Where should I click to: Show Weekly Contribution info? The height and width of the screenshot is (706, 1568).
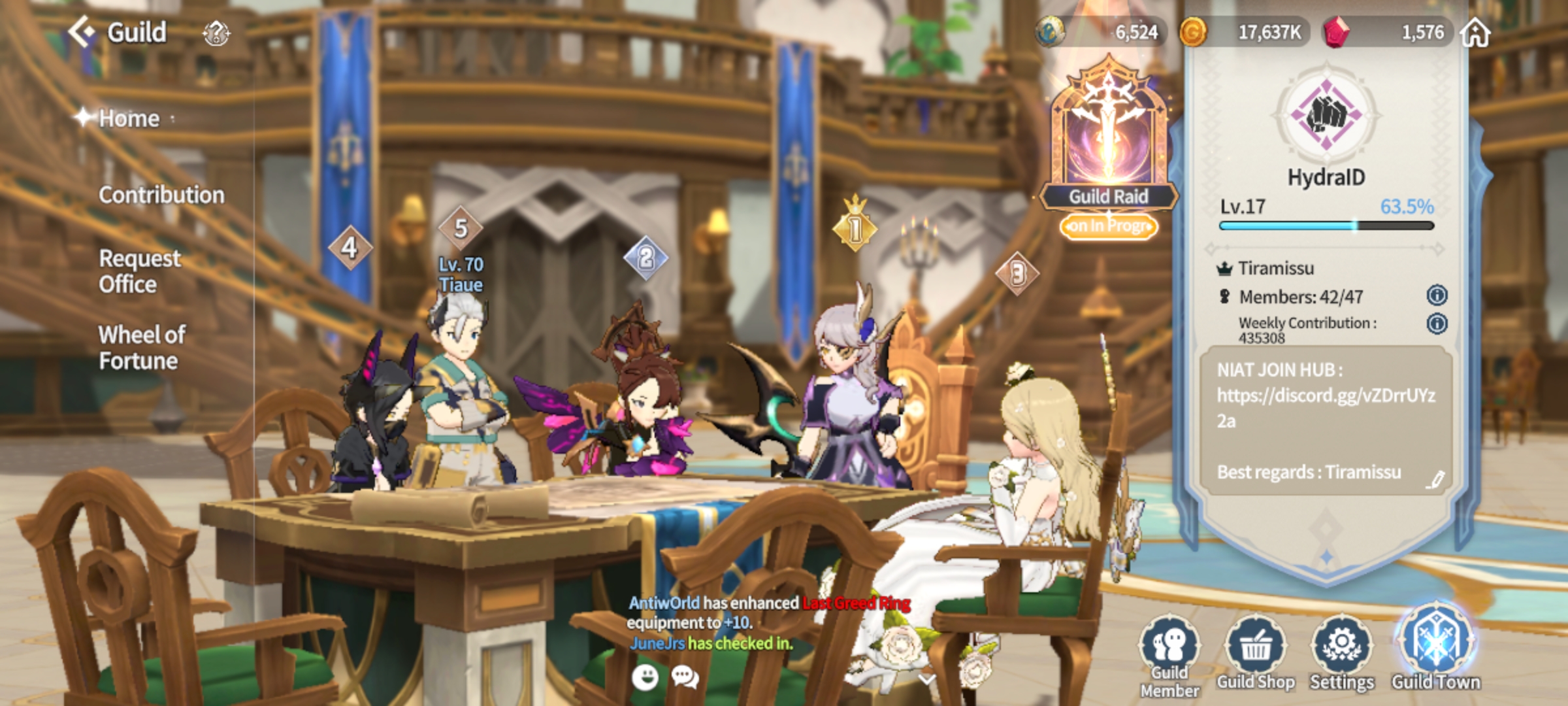click(x=1437, y=324)
